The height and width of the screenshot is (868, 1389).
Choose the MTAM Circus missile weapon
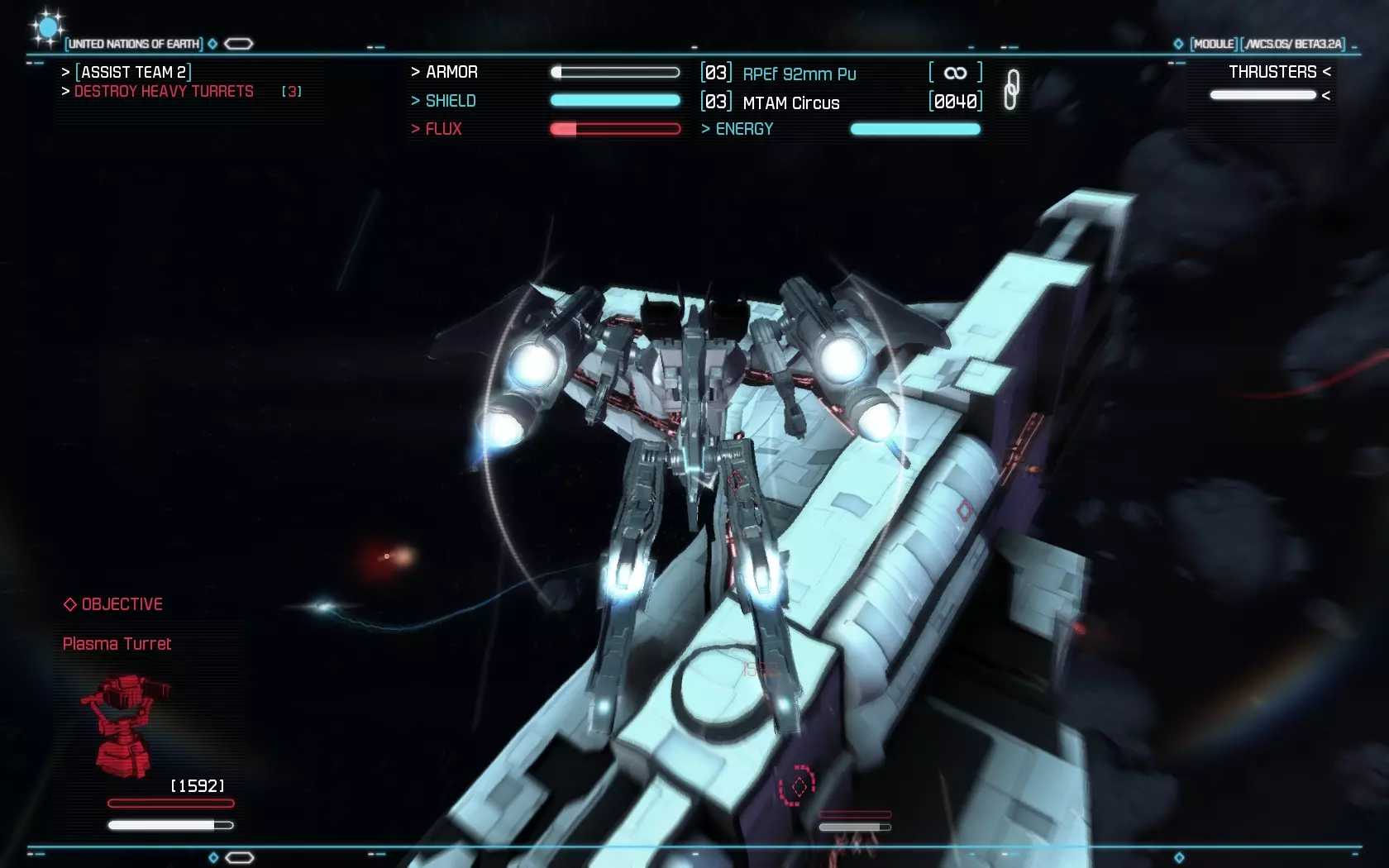(790, 103)
